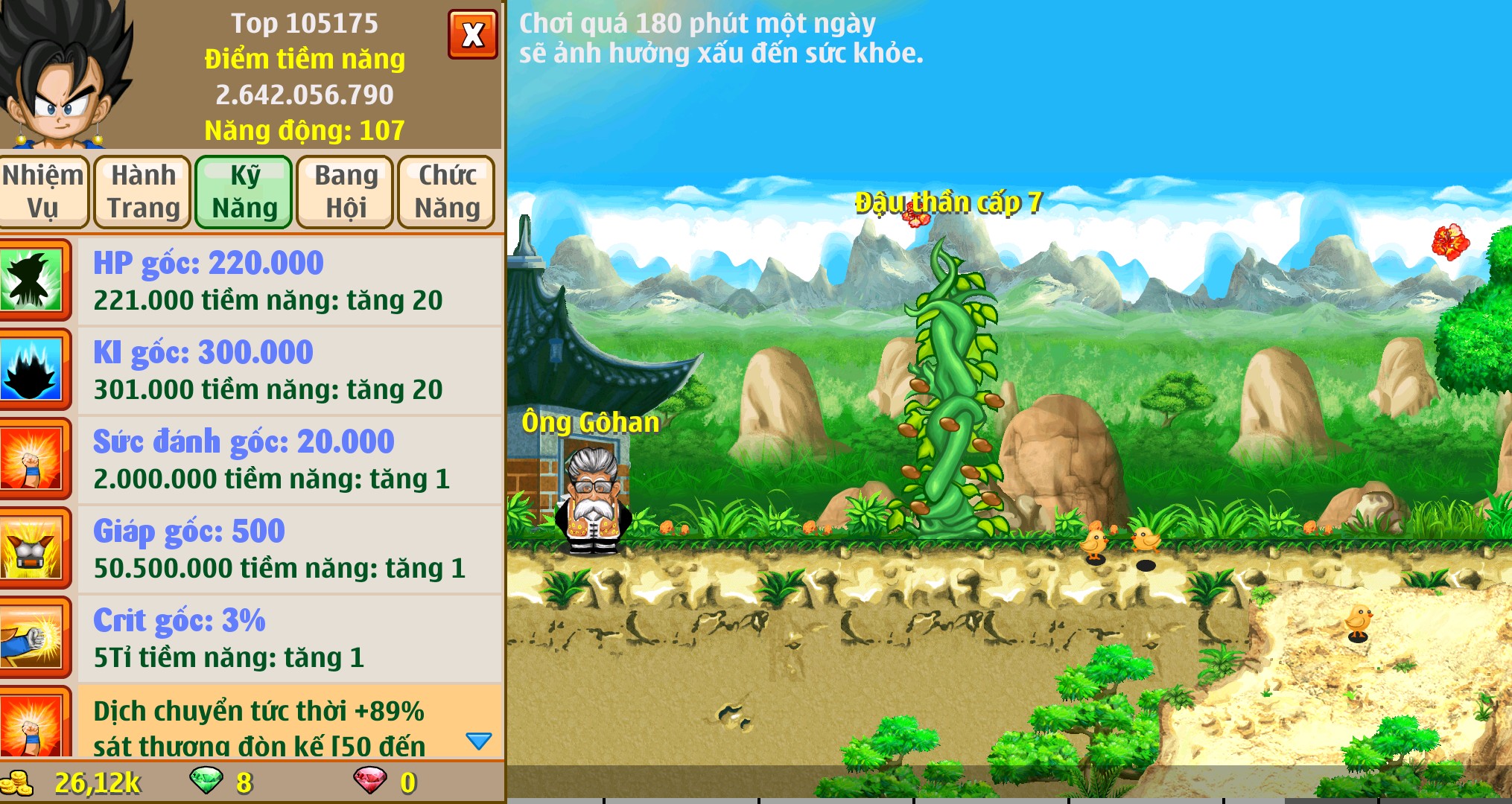The image size is (1512, 804).
Task: Open the Chức Năng tab
Action: (447, 191)
